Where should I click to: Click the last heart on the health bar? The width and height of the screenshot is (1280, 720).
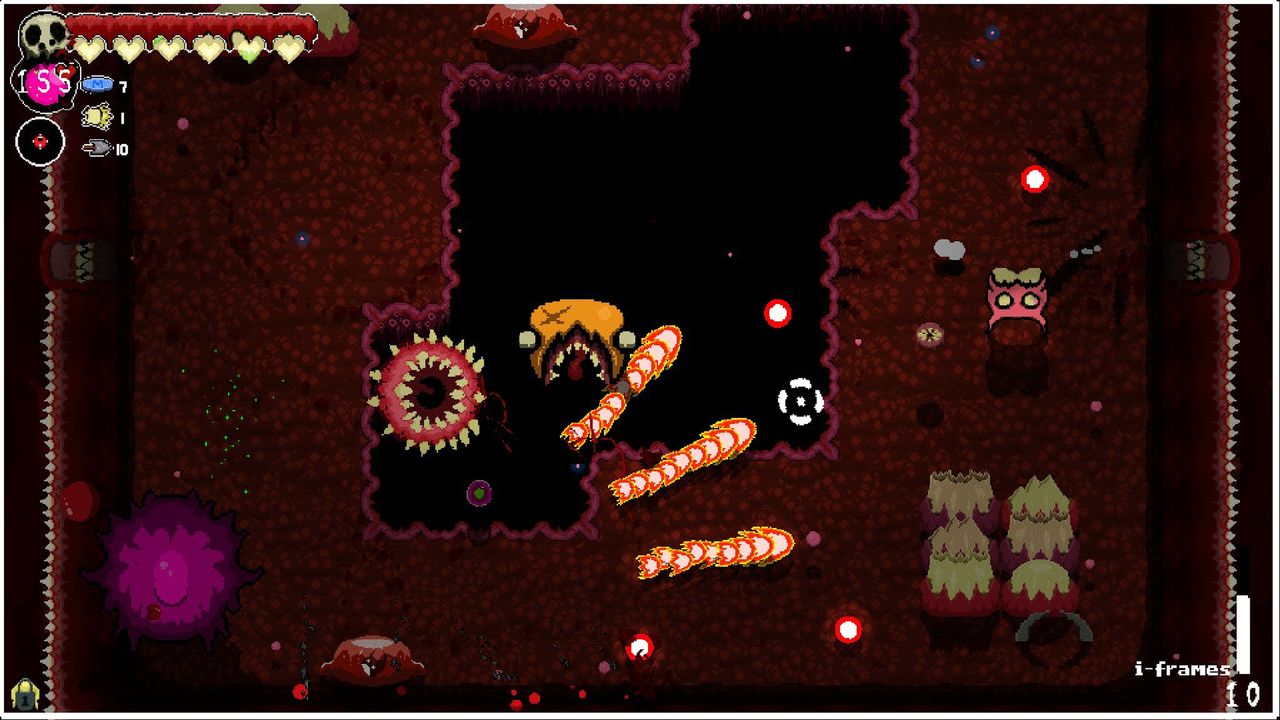tap(288, 48)
